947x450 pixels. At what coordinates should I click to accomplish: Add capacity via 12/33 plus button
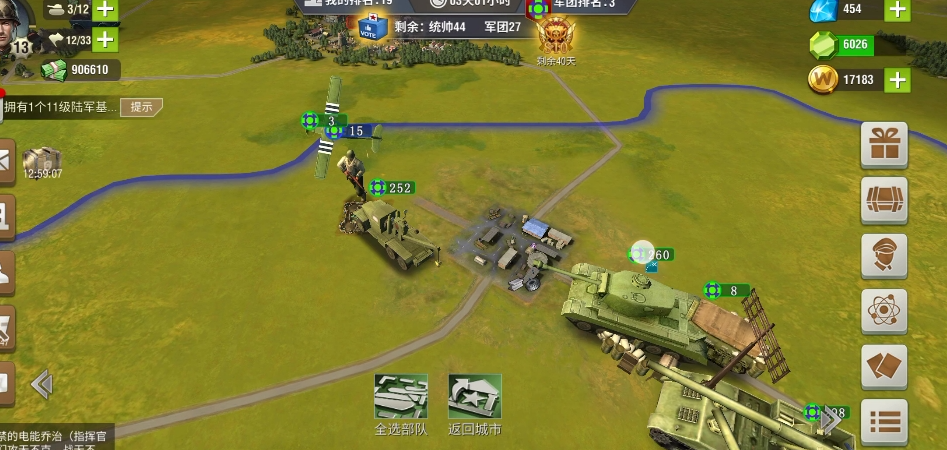105,41
